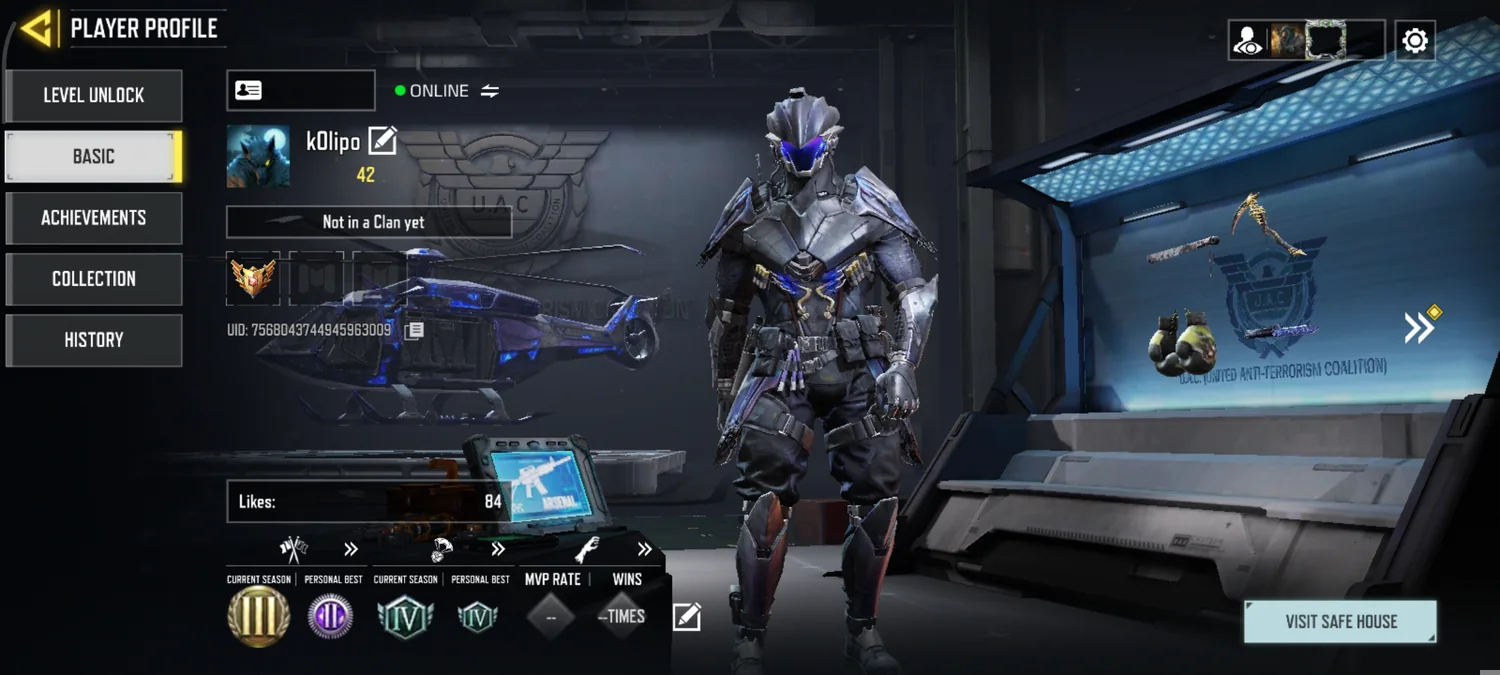
Task: Click the Likes counter bar
Action: [x=369, y=501]
